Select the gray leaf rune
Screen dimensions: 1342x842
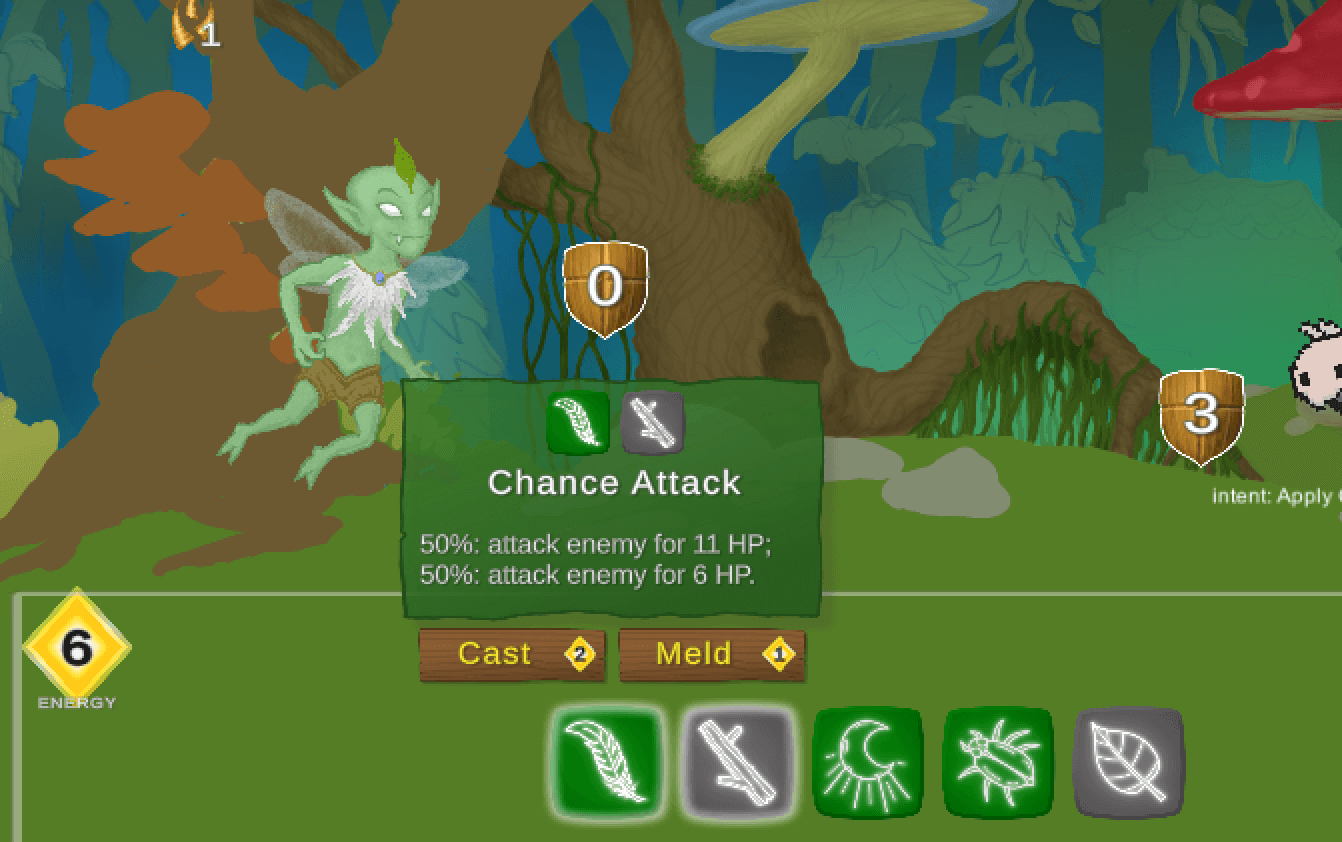pos(1127,761)
